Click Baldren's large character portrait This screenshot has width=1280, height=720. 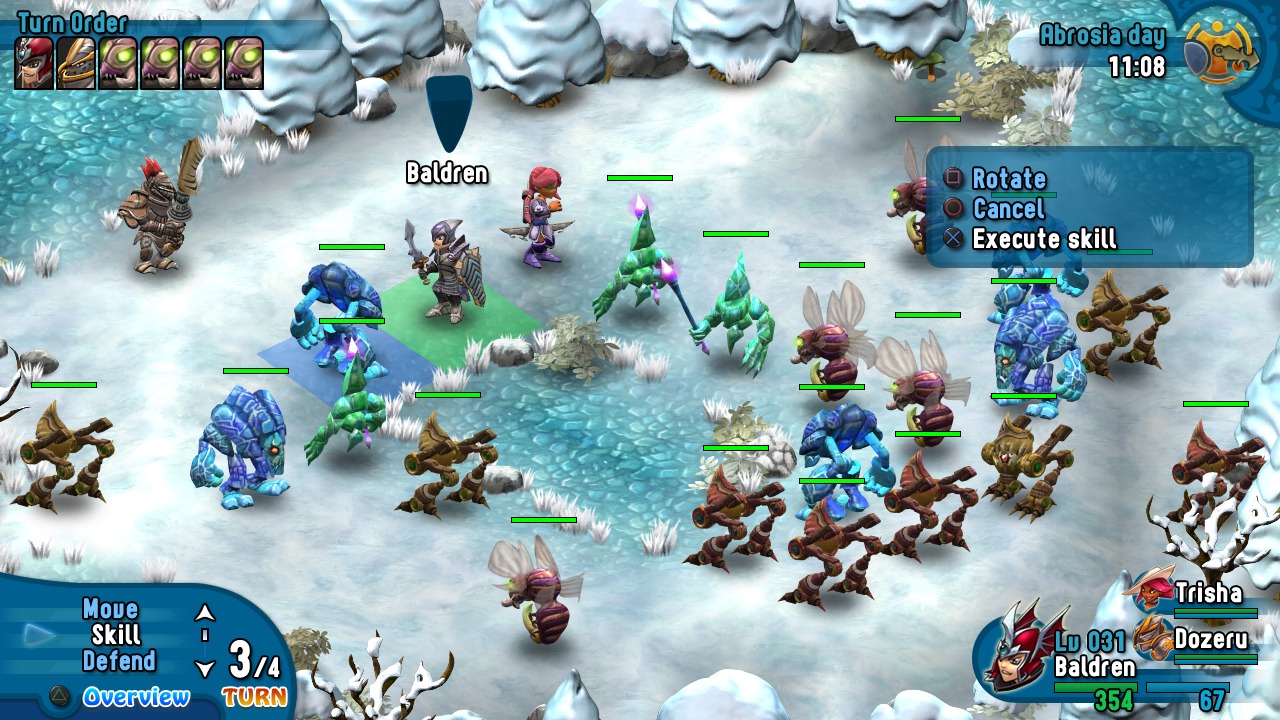1014,652
